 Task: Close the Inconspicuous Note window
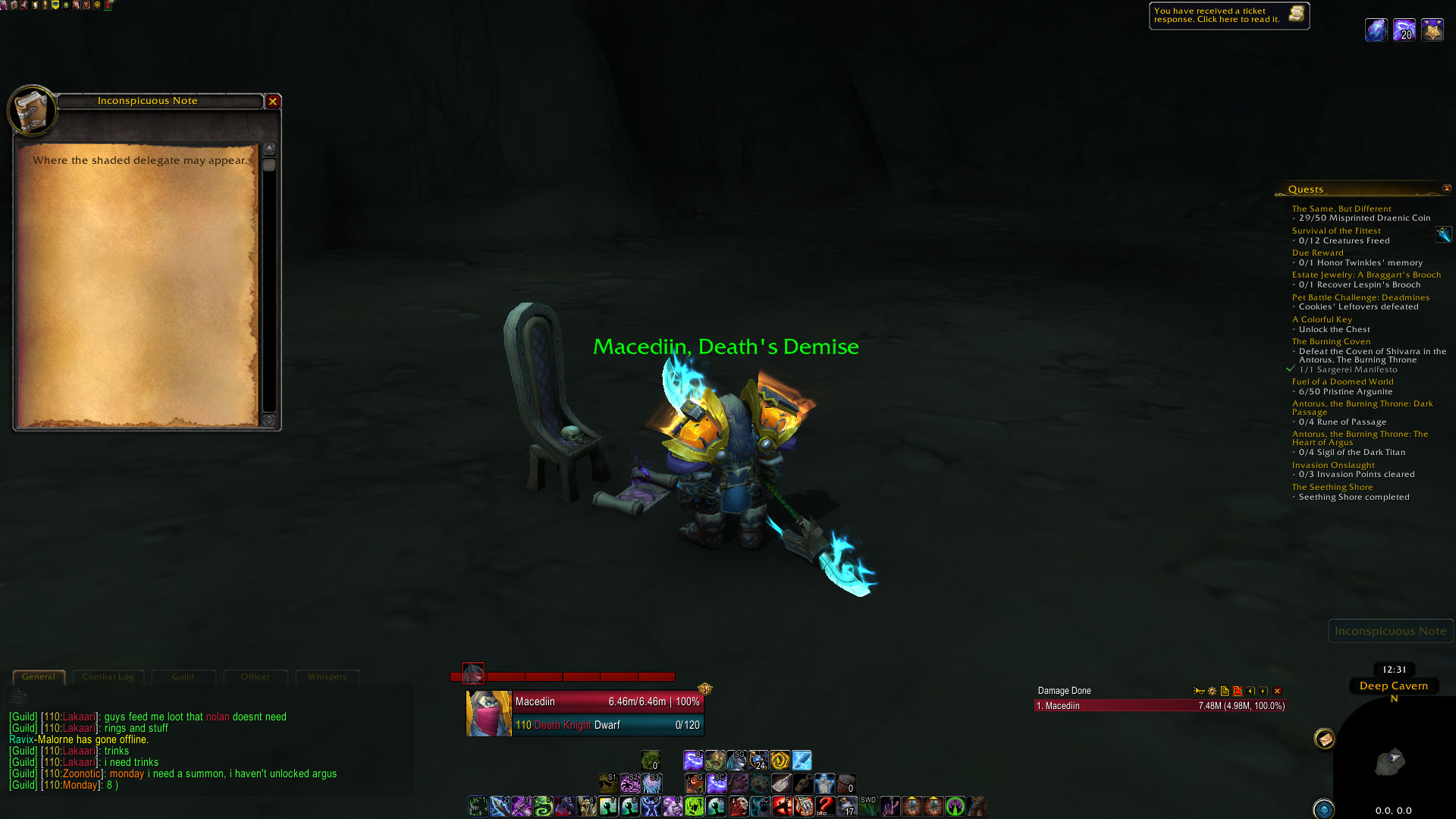[273, 101]
